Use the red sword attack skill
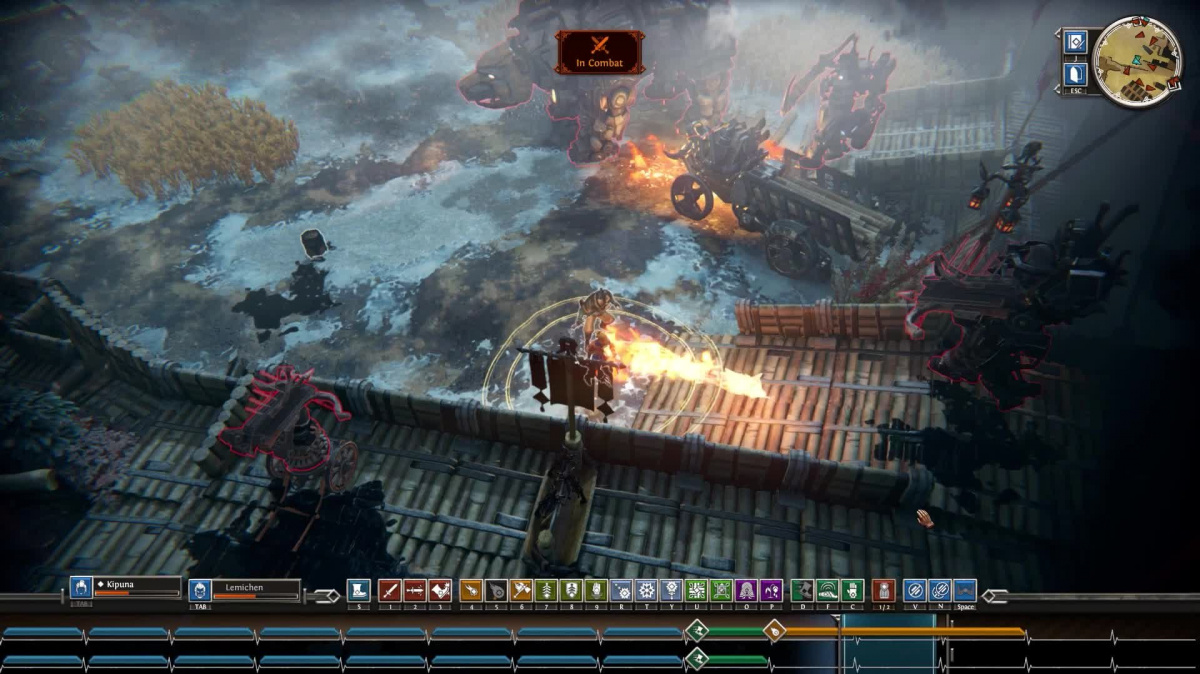The height and width of the screenshot is (674, 1200). tap(390, 590)
